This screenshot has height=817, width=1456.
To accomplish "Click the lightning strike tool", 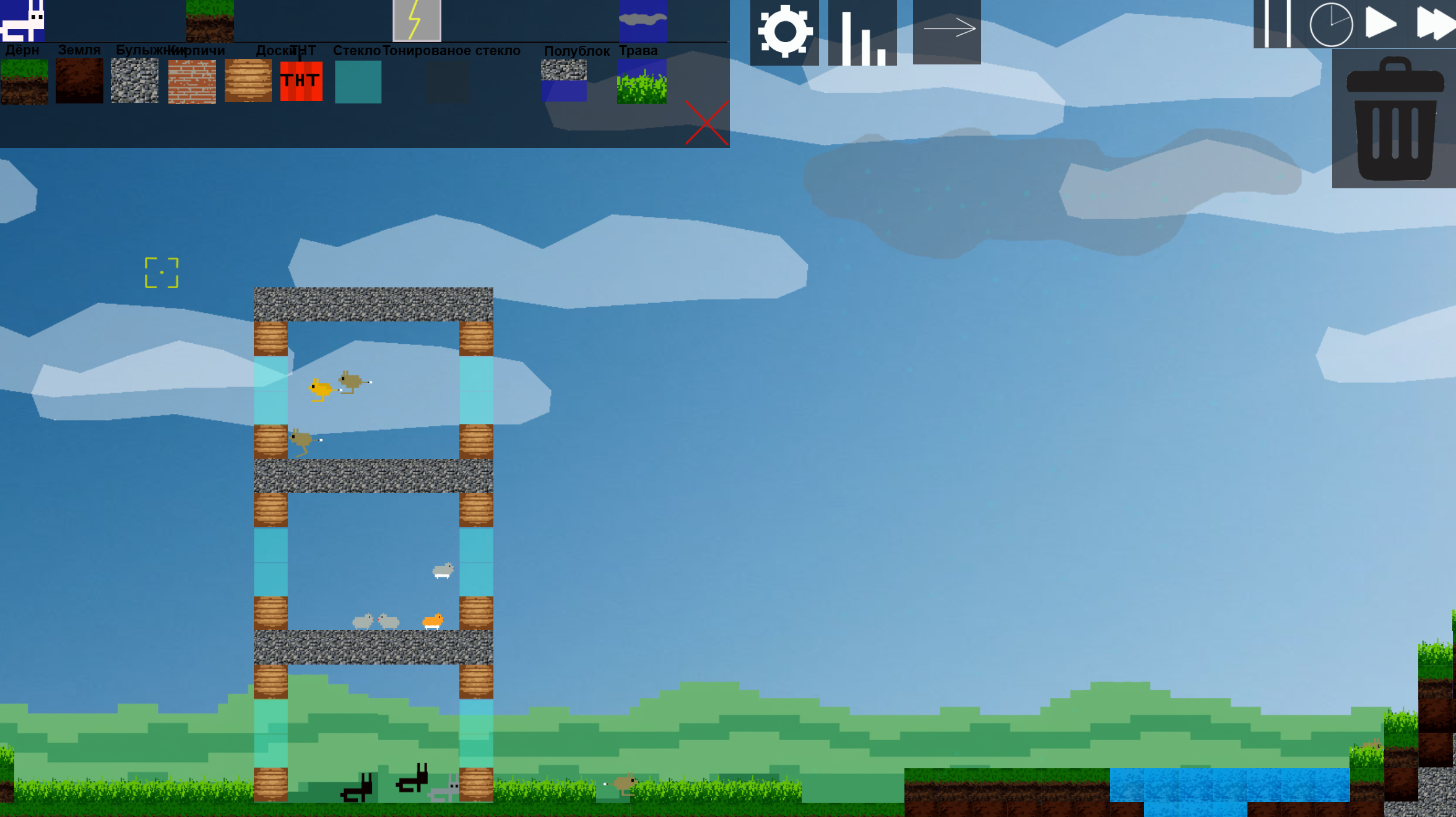I will pos(416,20).
